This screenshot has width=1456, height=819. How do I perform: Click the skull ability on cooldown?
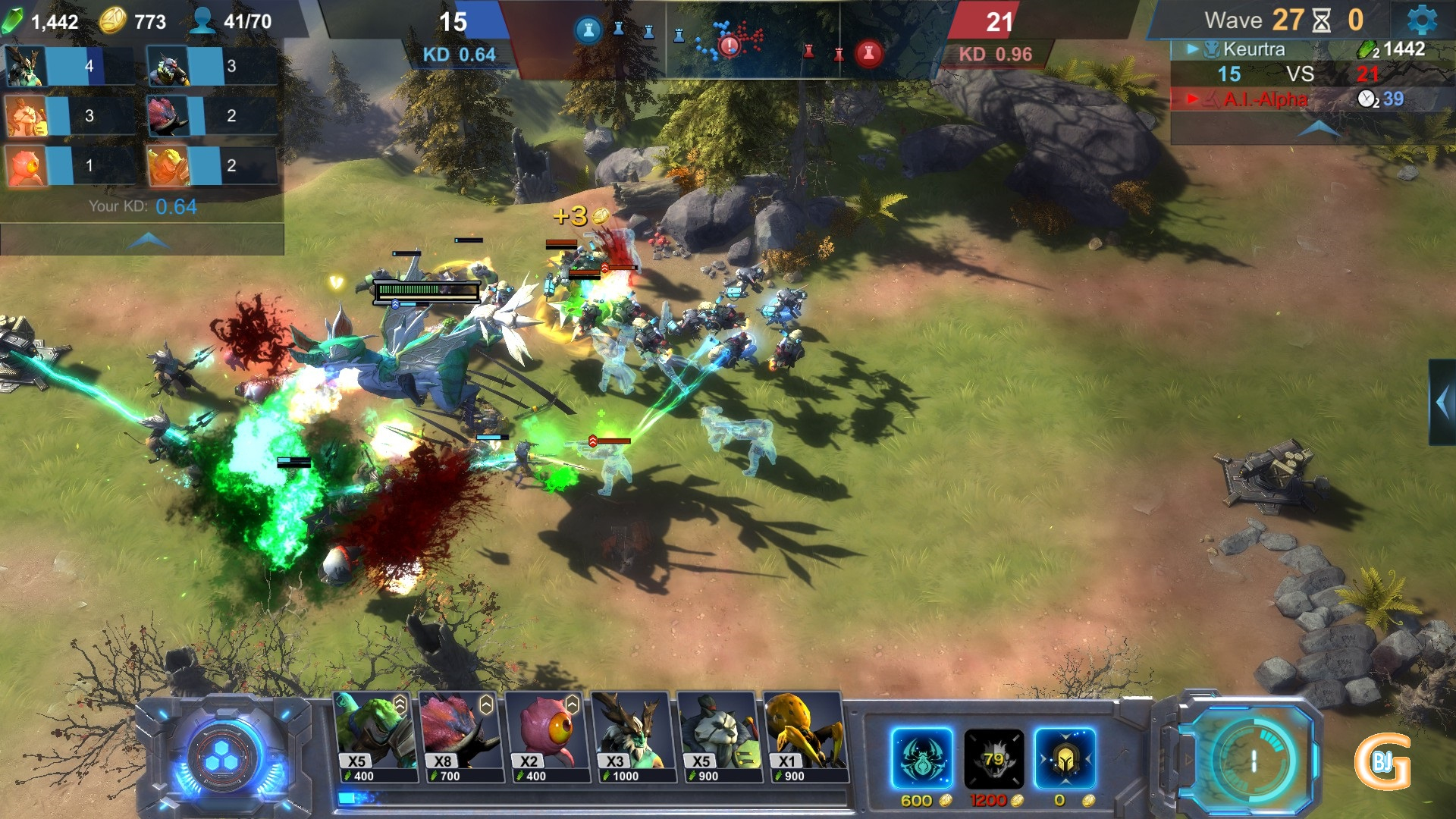click(993, 758)
